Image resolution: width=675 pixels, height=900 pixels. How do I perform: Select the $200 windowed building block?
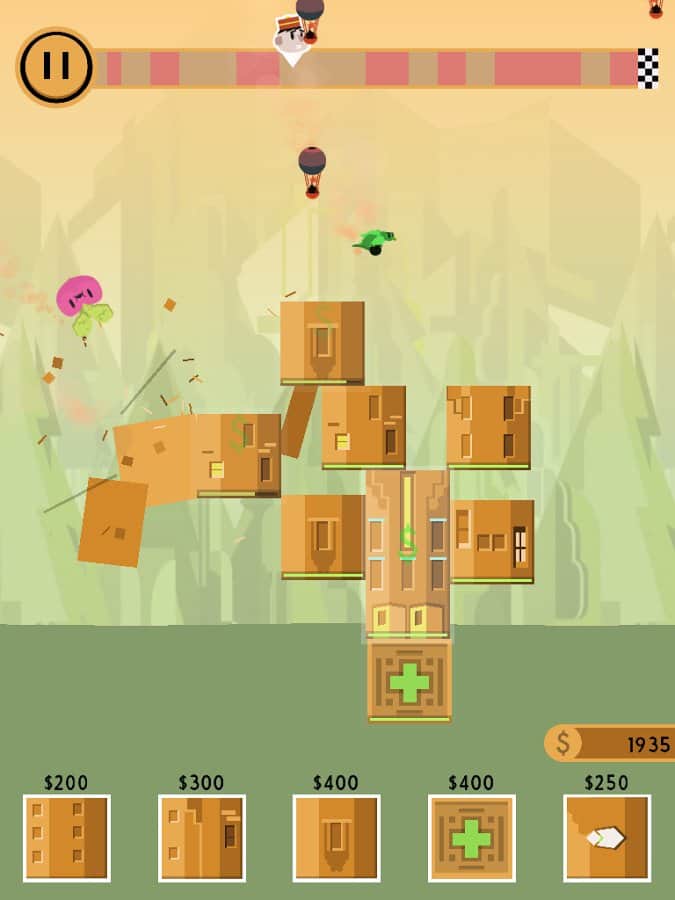point(67,838)
